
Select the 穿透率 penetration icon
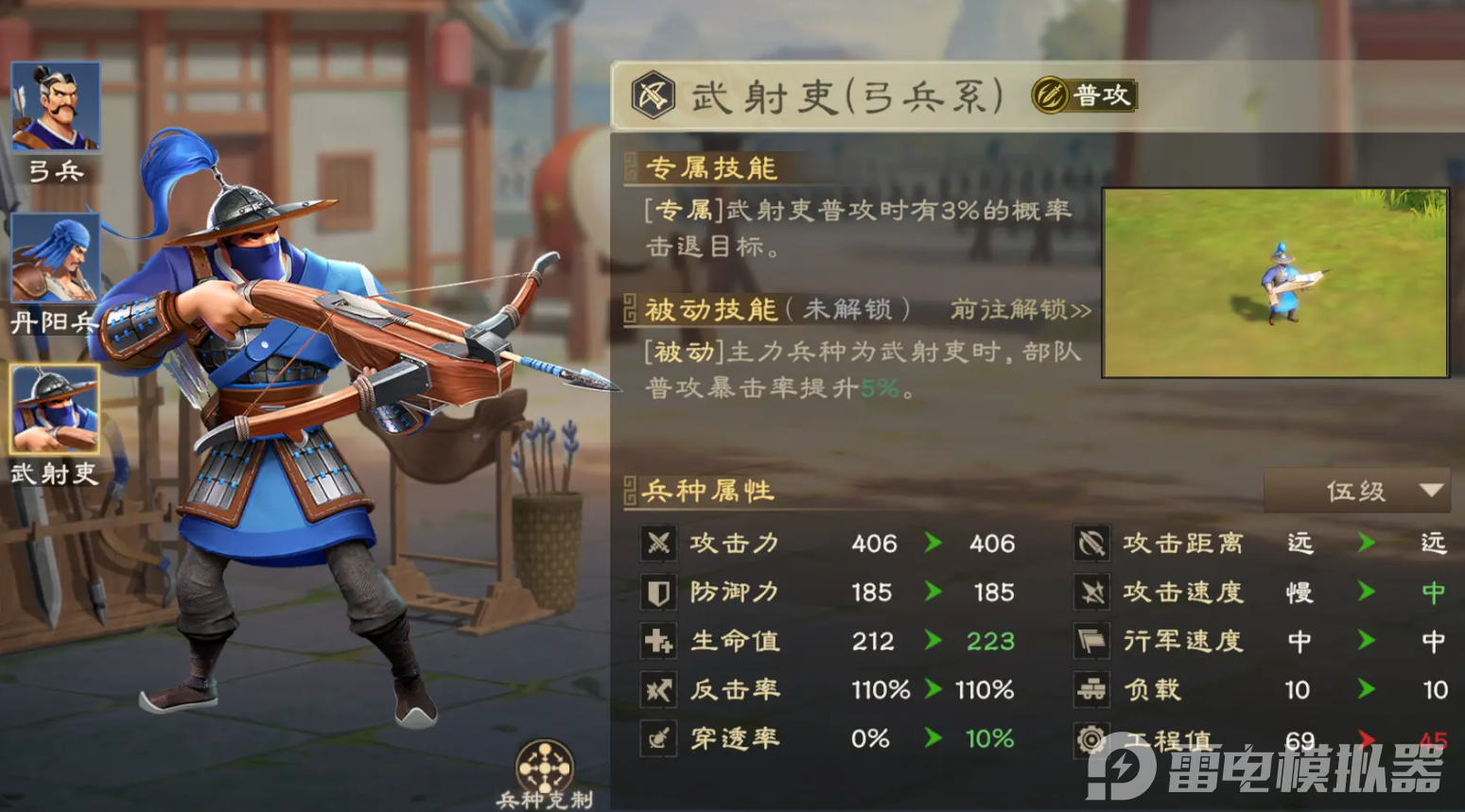[x=659, y=739]
